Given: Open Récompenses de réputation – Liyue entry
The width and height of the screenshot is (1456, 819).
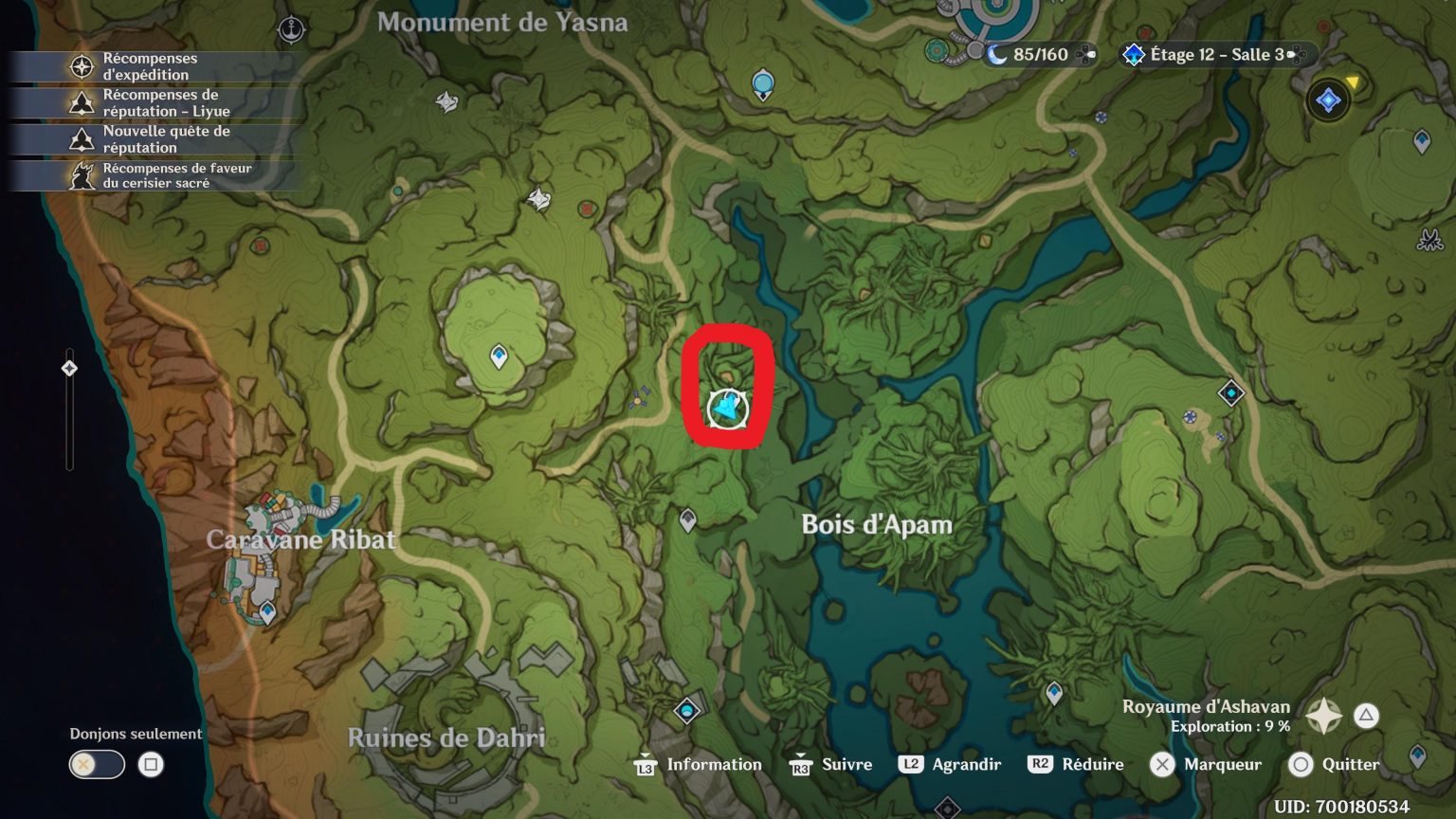Looking at the screenshot, I should pos(152,102).
